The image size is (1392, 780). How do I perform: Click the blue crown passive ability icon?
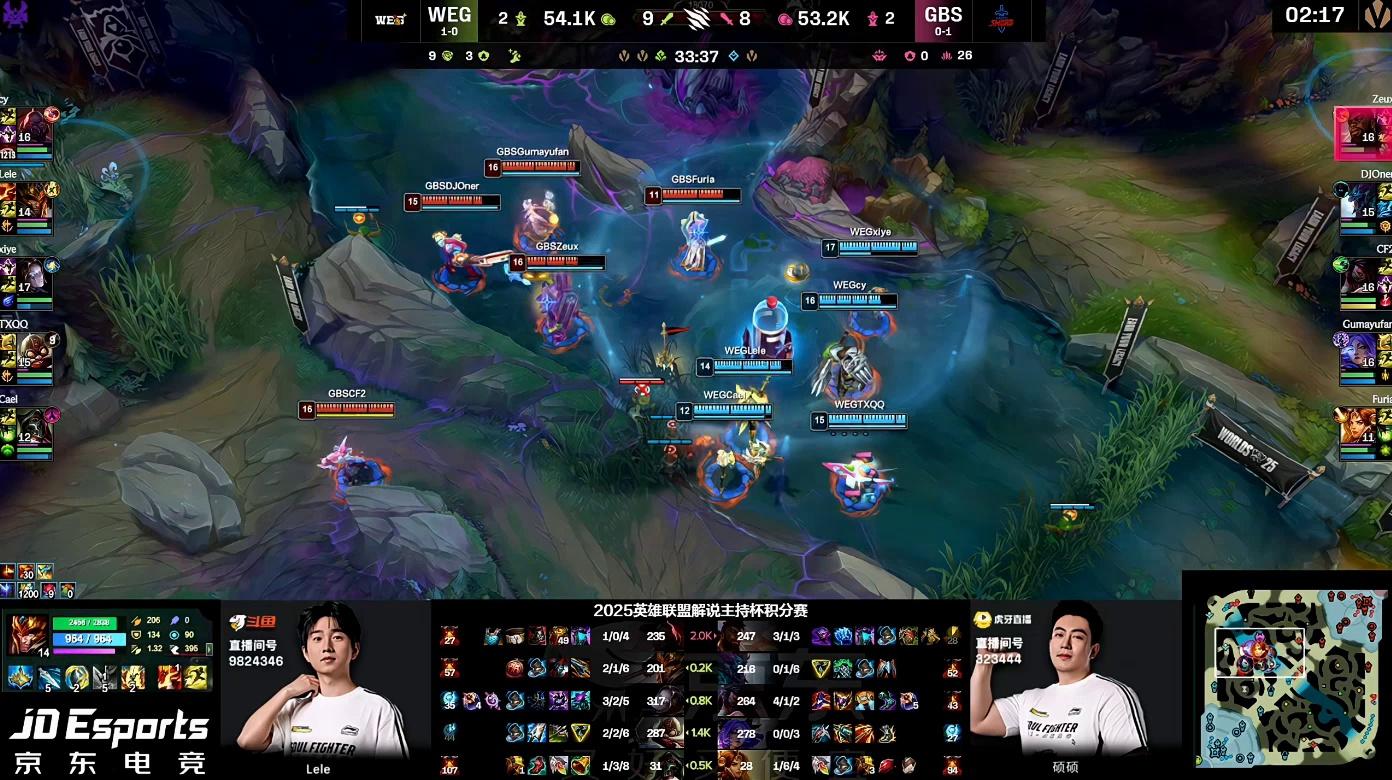(x=22, y=678)
